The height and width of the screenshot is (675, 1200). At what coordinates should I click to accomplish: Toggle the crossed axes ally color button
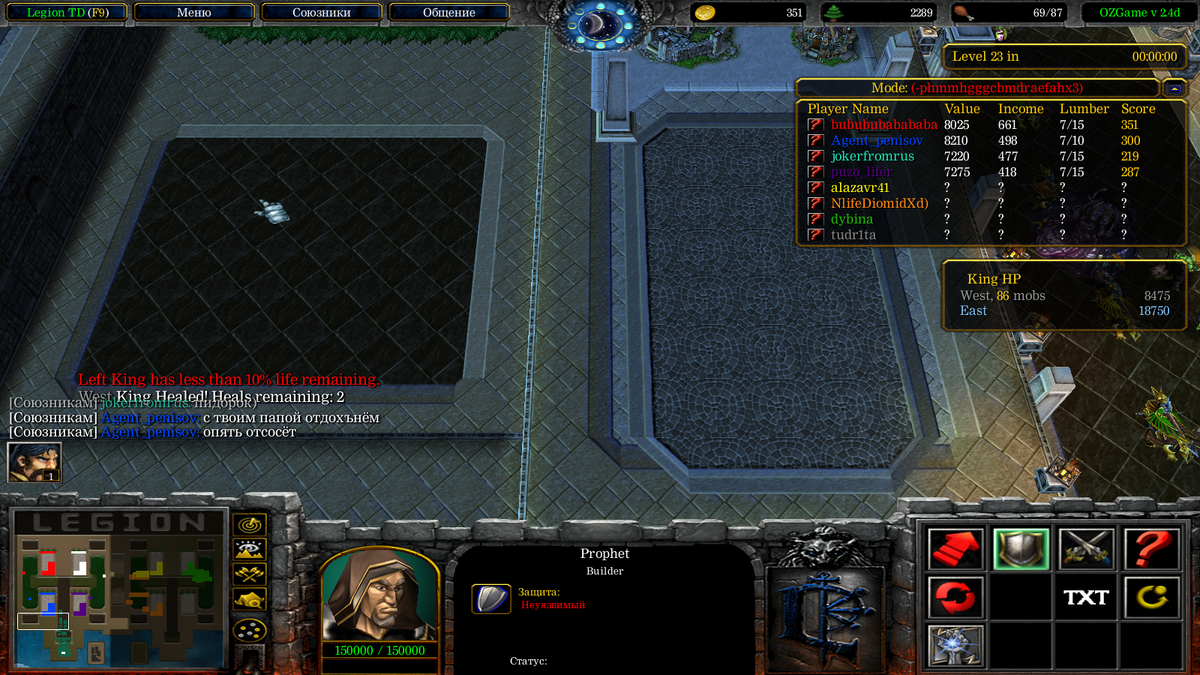[x=249, y=574]
